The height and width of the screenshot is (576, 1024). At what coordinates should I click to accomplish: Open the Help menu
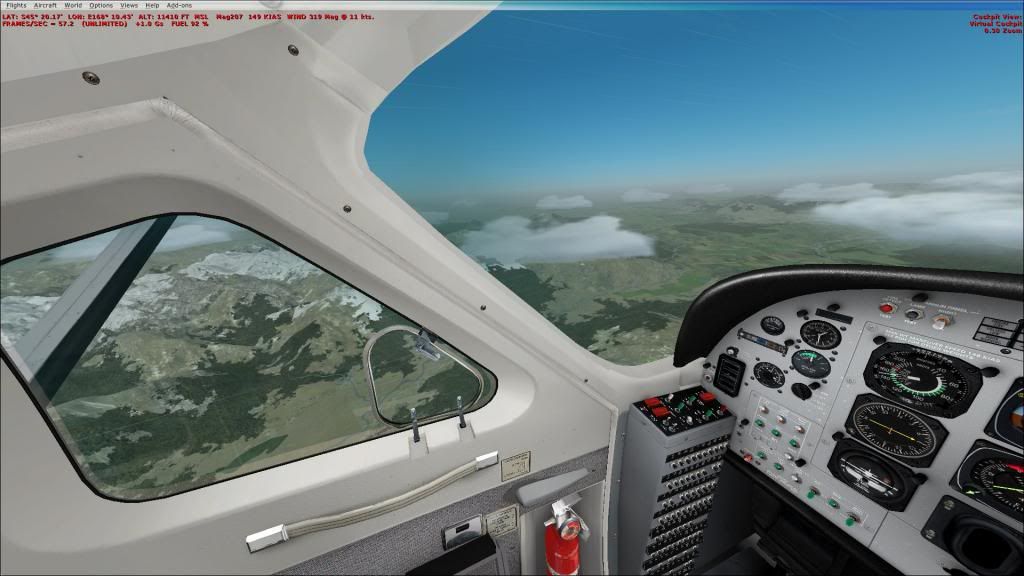(x=152, y=6)
